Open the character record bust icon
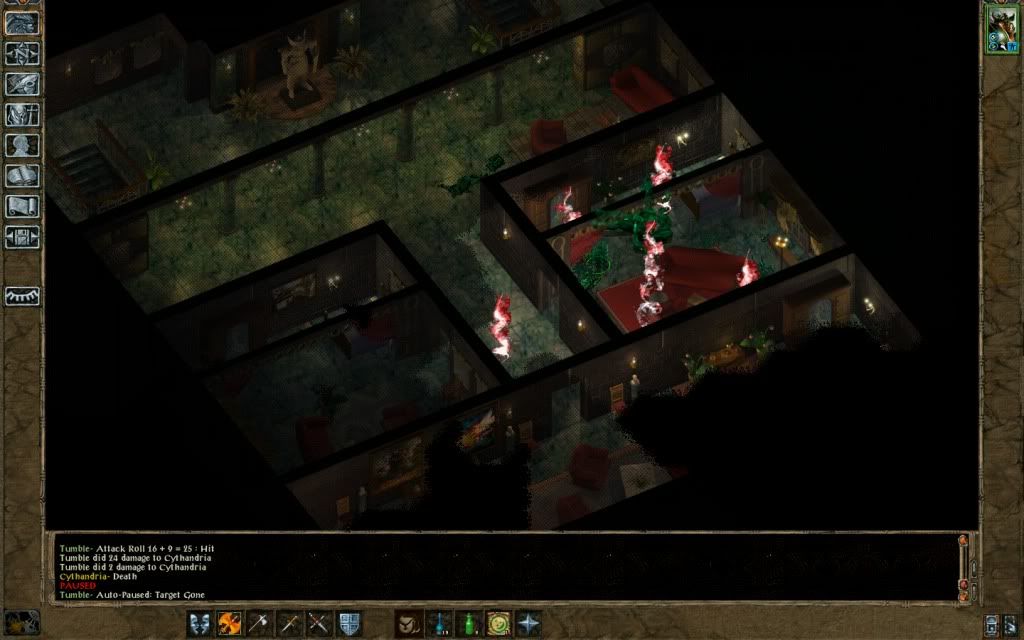 pos(21,146)
